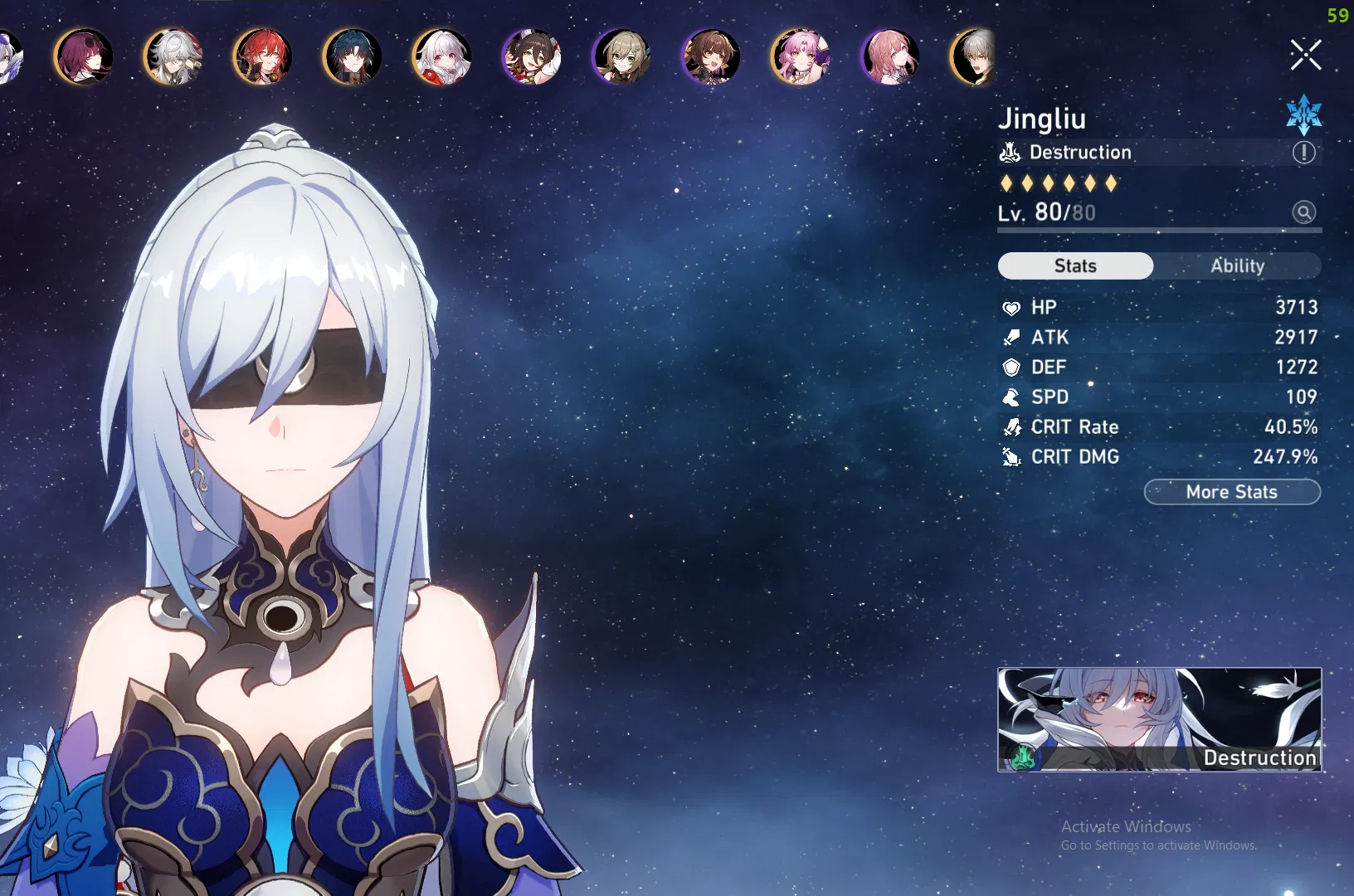Open the Destruction light cone preview panel
The width and height of the screenshot is (1354, 896).
[1160, 720]
